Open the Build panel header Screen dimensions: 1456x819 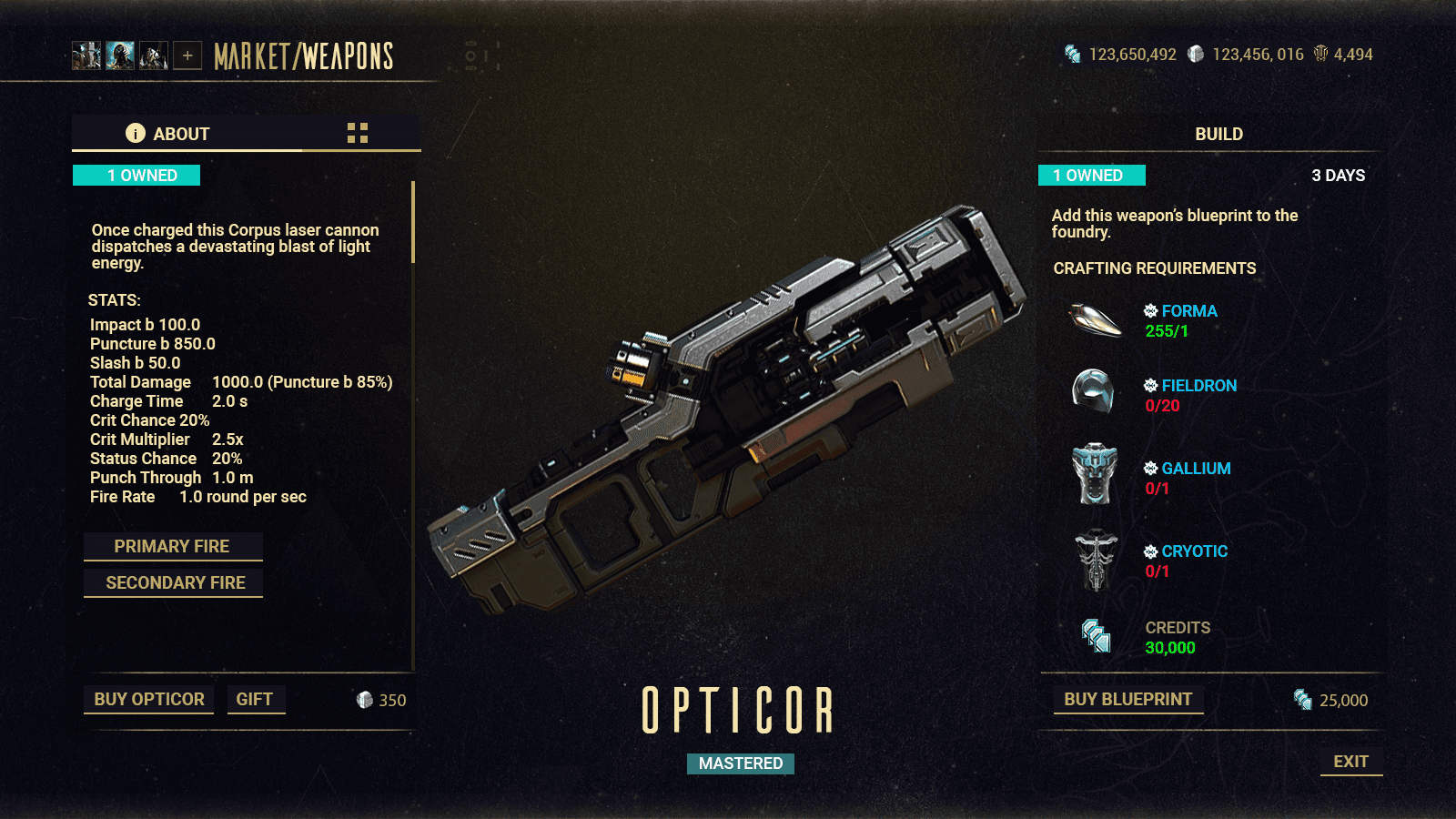tap(1218, 134)
